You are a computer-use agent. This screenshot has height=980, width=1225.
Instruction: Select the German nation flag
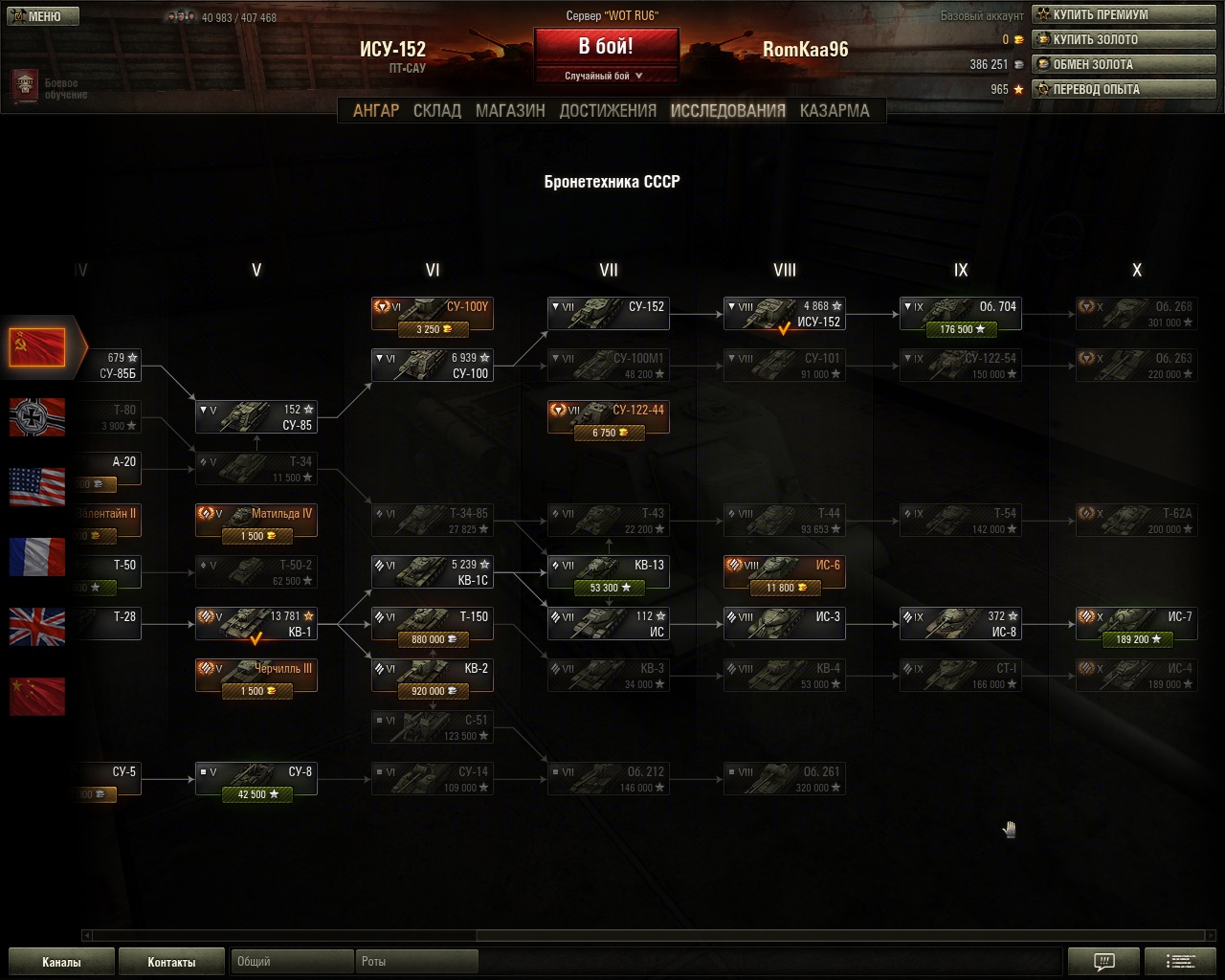pyautogui.click(x=37, y=417)
